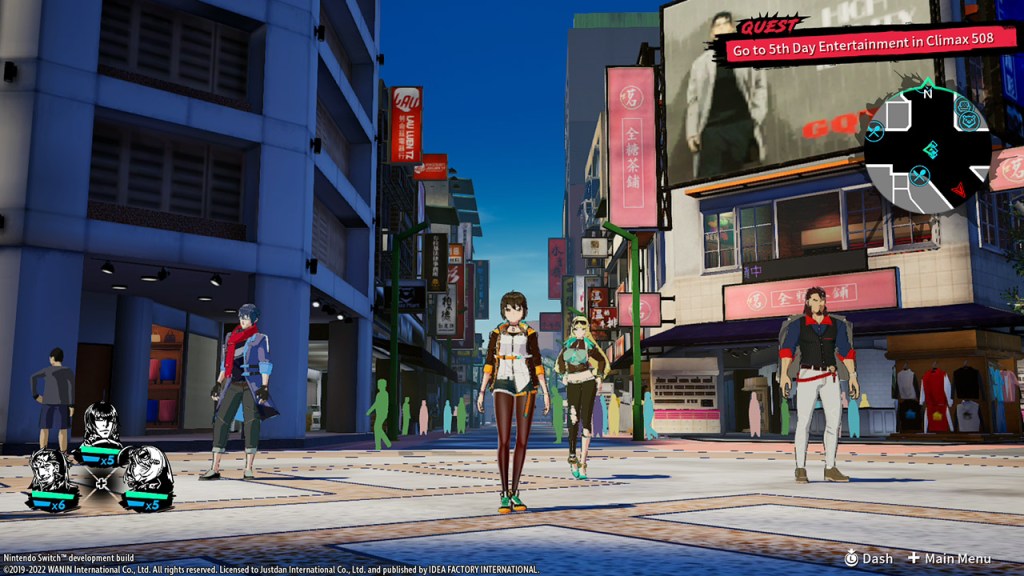The width and height of the screenshot is (1024, 576).
Task: Click the red arrow marker on minimap
Action: [958, 189]
